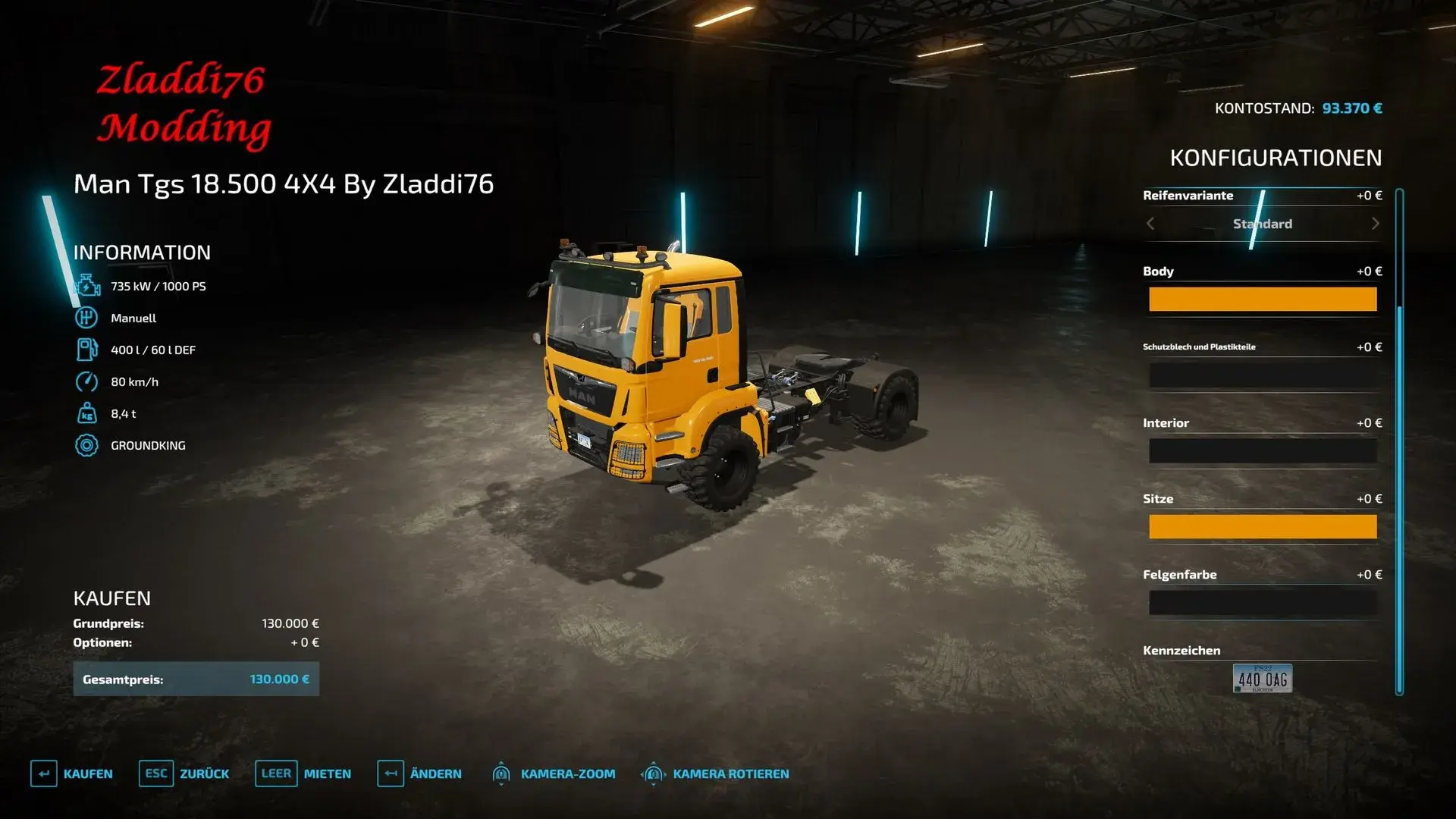Open the next Reifenvariante option

pyautogui.click(x=1376, y=223)
